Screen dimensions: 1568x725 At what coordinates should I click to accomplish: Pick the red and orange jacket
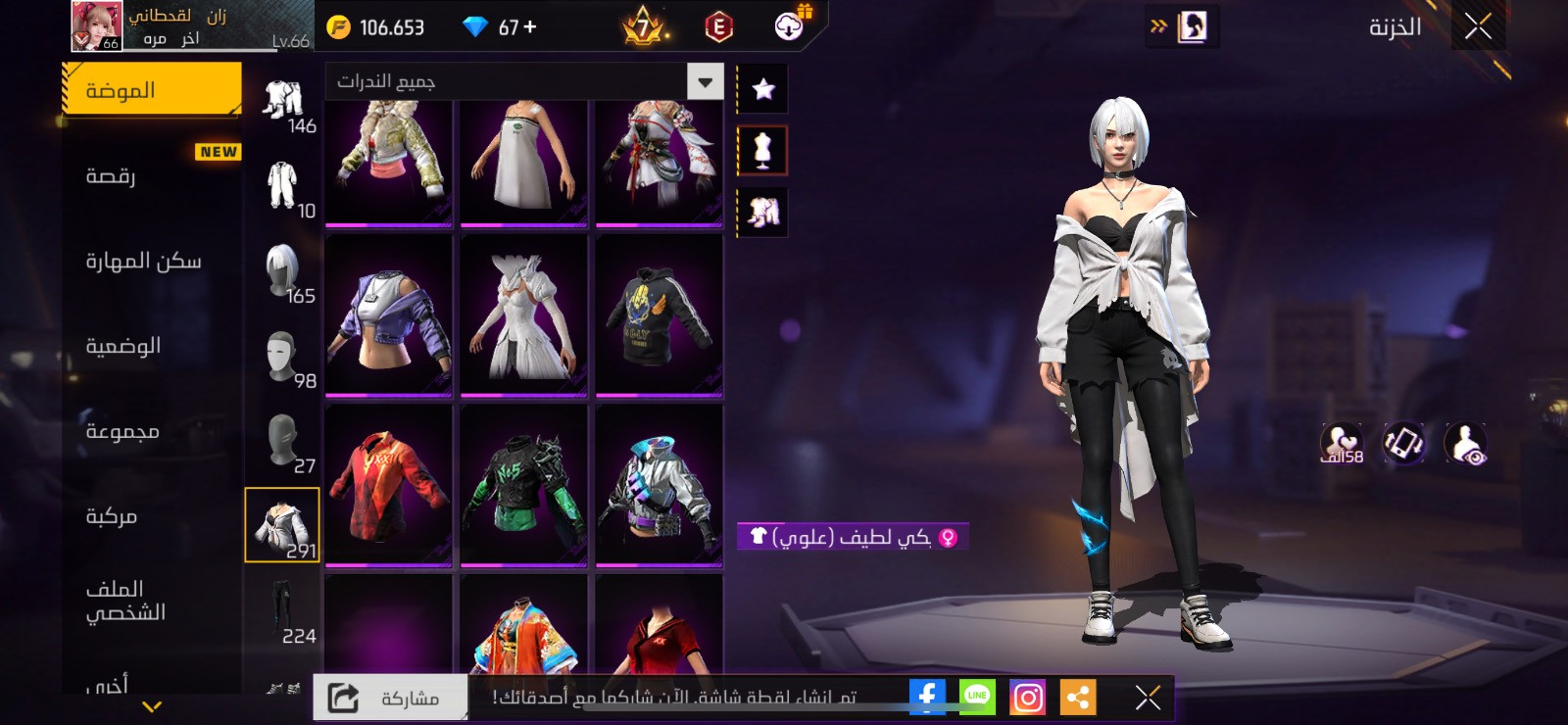[388, 484]
